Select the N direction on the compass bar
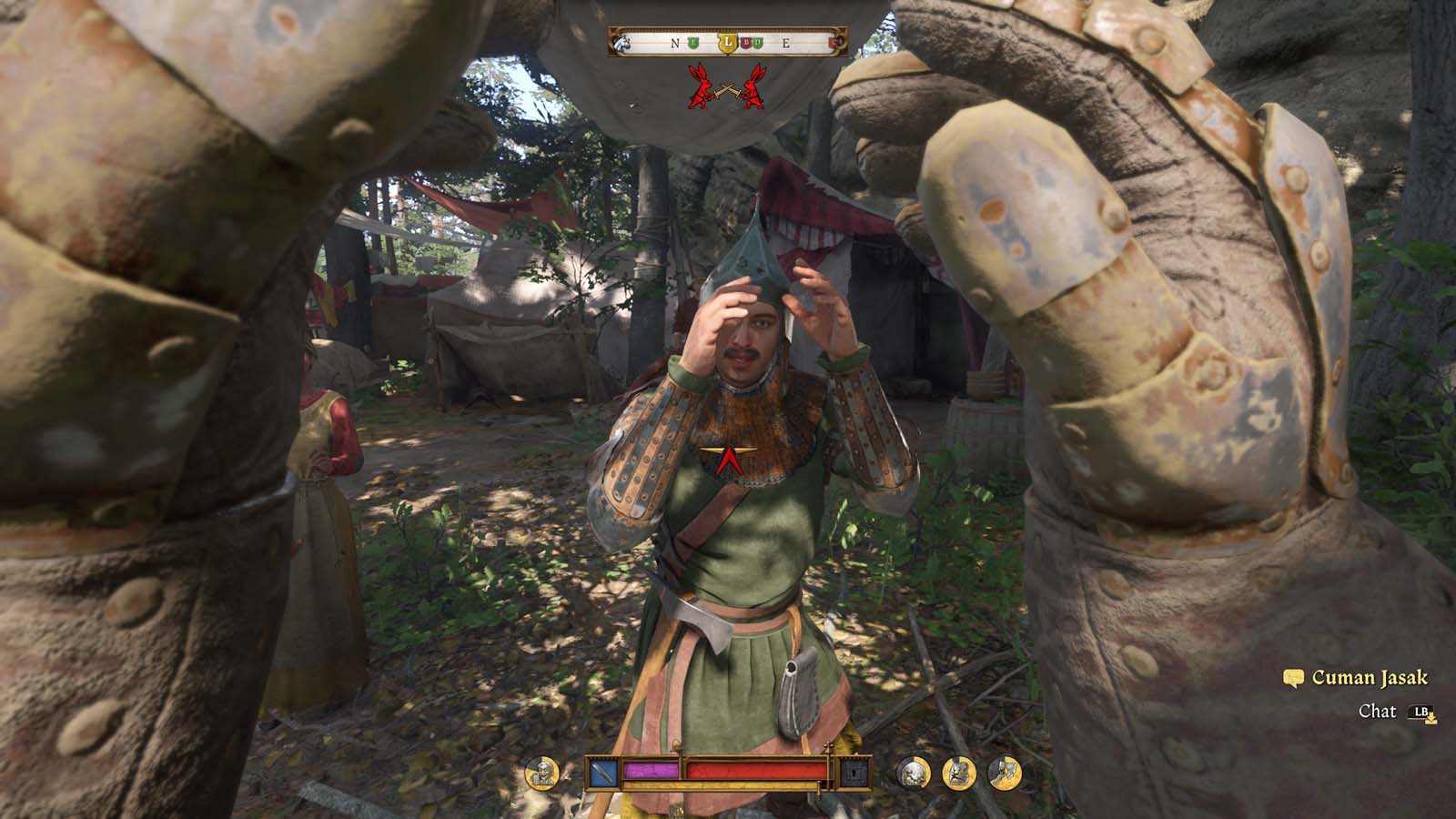 click(674, 42)
